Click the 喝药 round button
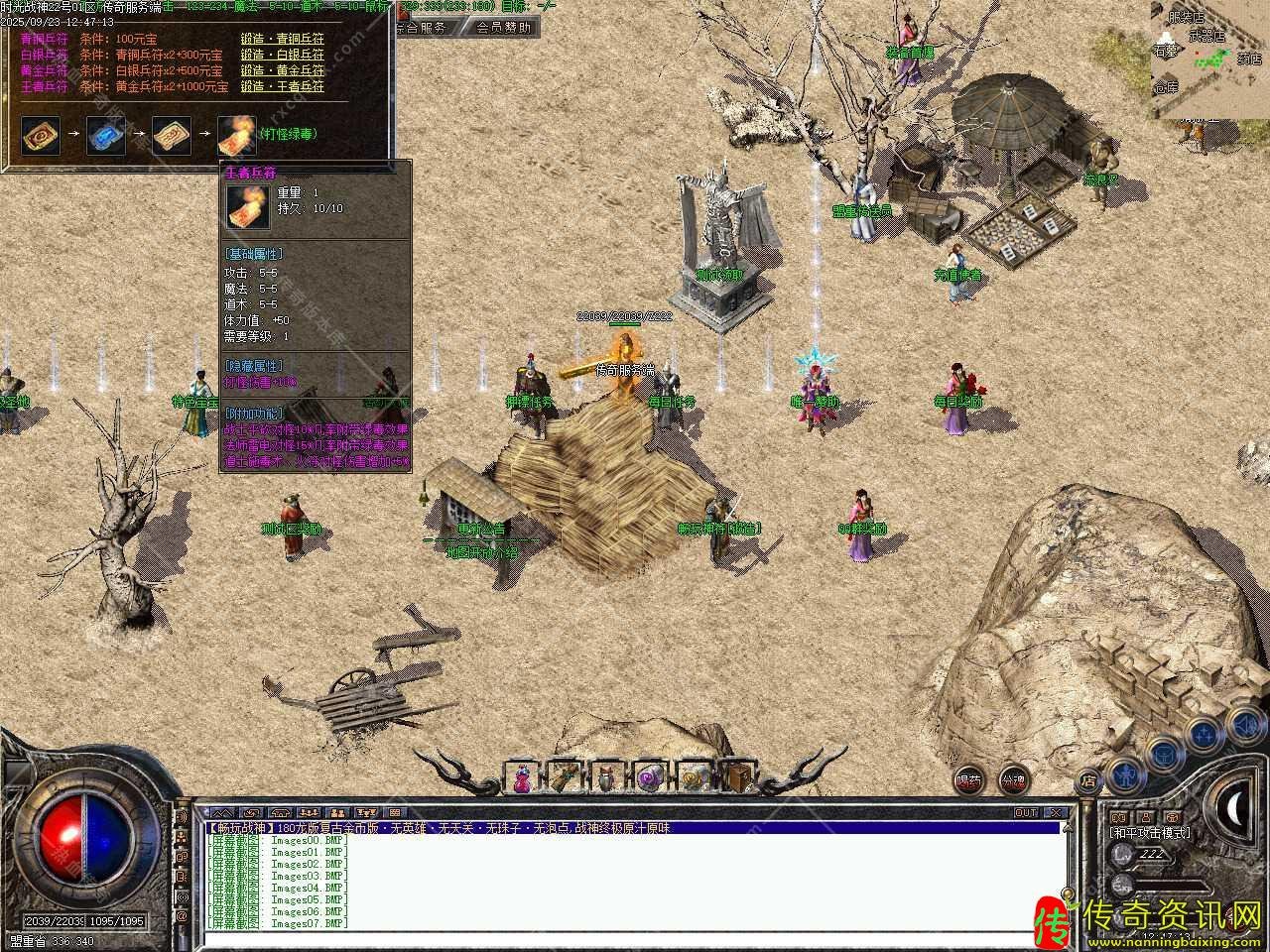Viewport: 1270px width, 952px height. (970, 780)
